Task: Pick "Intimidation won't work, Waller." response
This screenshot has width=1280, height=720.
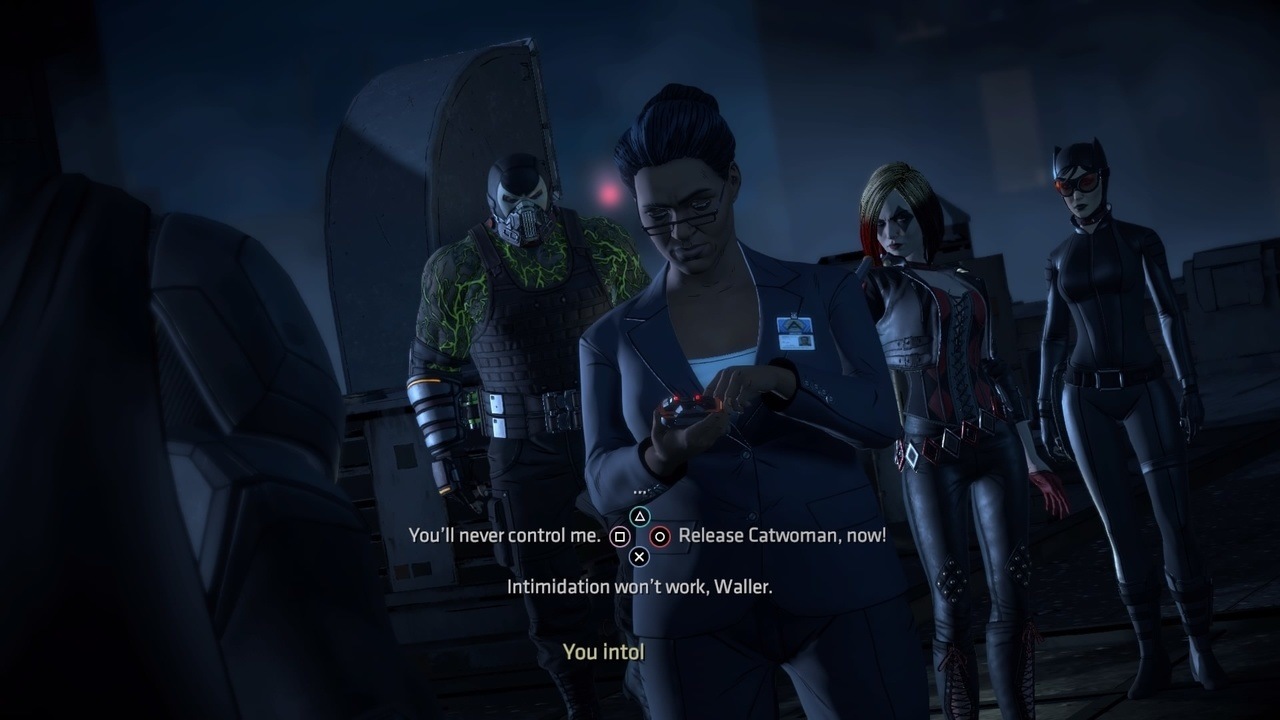Action: click(639, 587)
